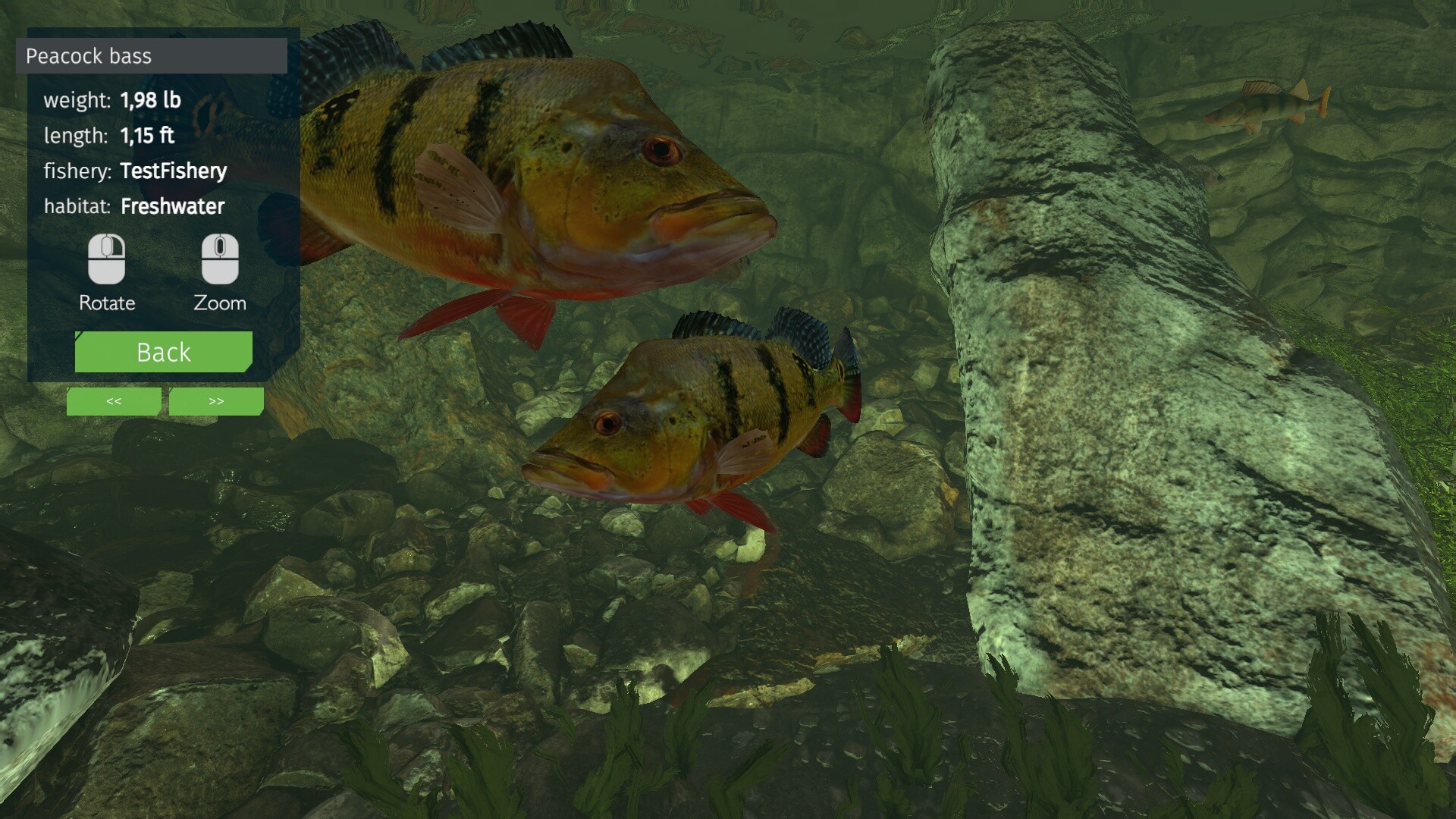Image resolution: width=1456 pixels, height=819 pixels.
Task: Advance to the next fish with >> button
Action: coord(215,401)
